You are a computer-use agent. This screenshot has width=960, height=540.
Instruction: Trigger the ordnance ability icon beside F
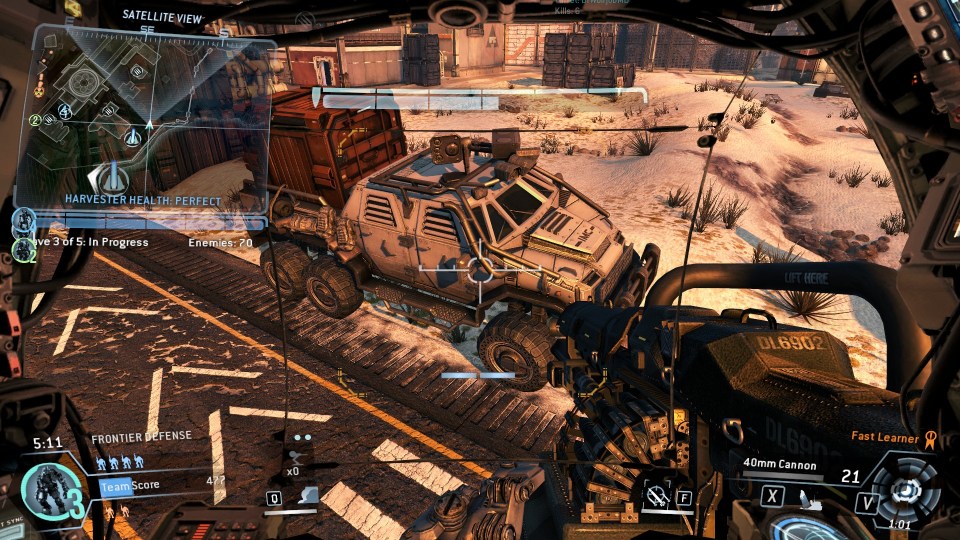657,495
